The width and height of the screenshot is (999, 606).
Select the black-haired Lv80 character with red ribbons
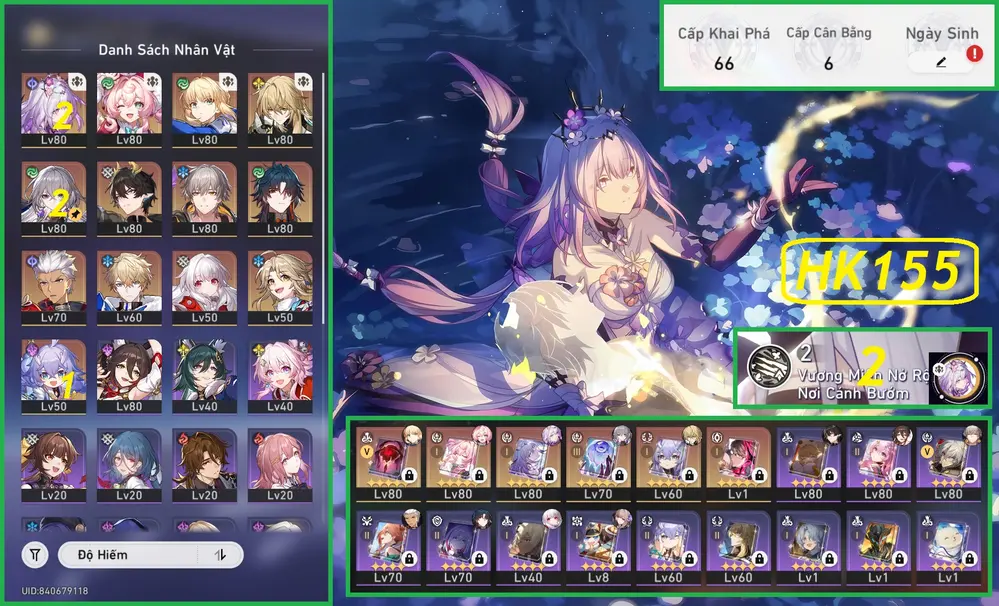coord(129,376)
